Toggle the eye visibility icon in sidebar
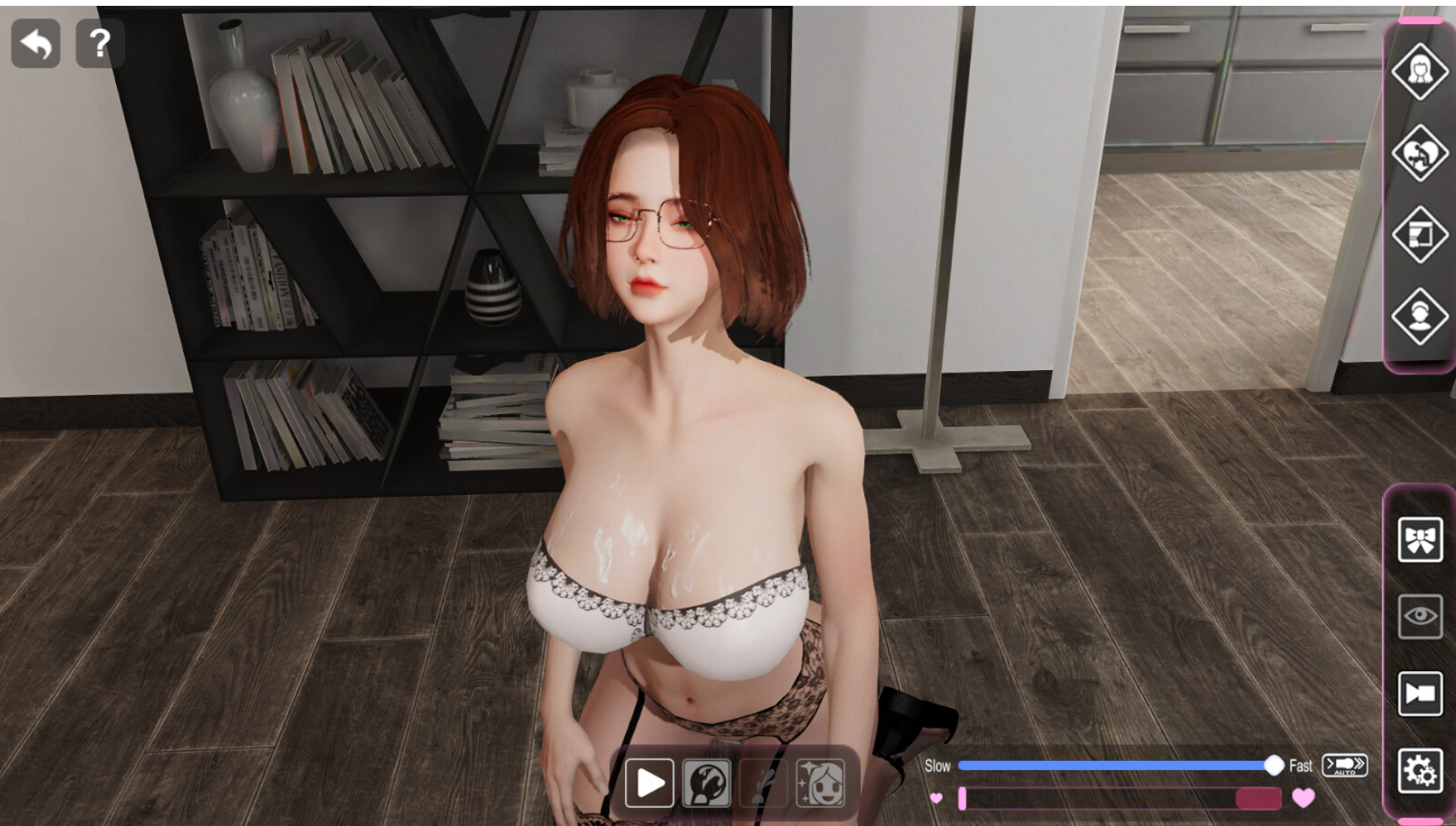This screenshot has height=826, width=1456. coord(1421,615)
